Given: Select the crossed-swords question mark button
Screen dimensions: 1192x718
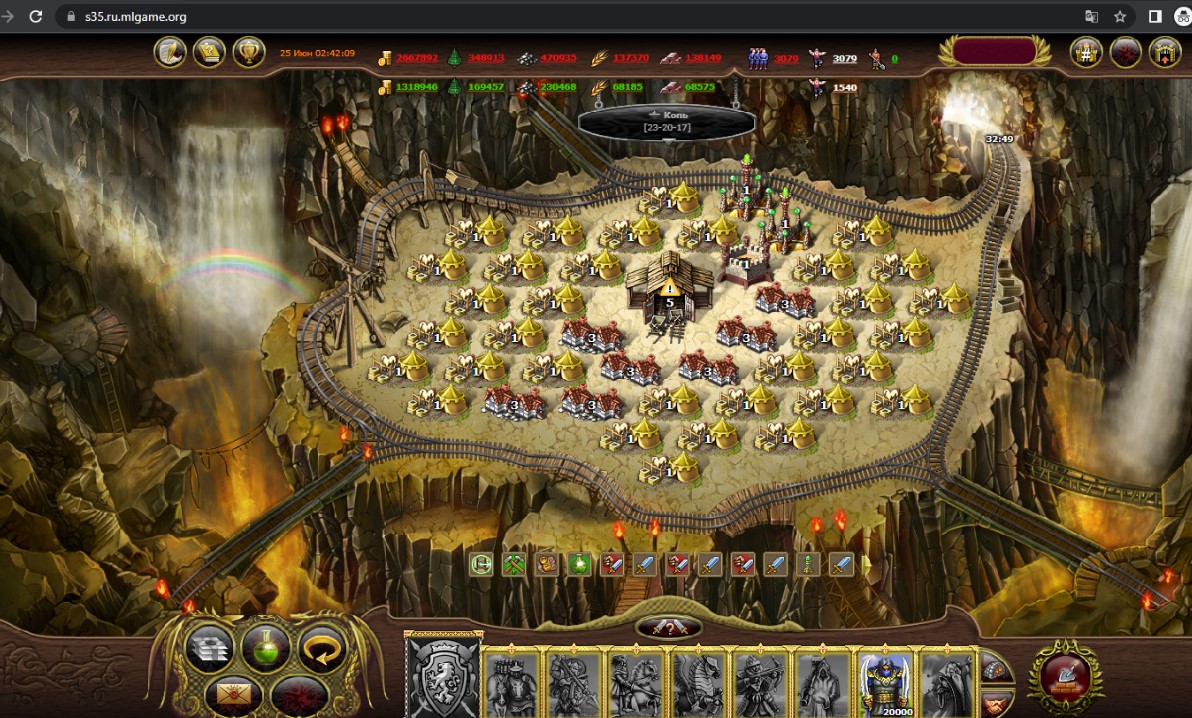Looking at the screenshot, I should [x=669, y=628].
